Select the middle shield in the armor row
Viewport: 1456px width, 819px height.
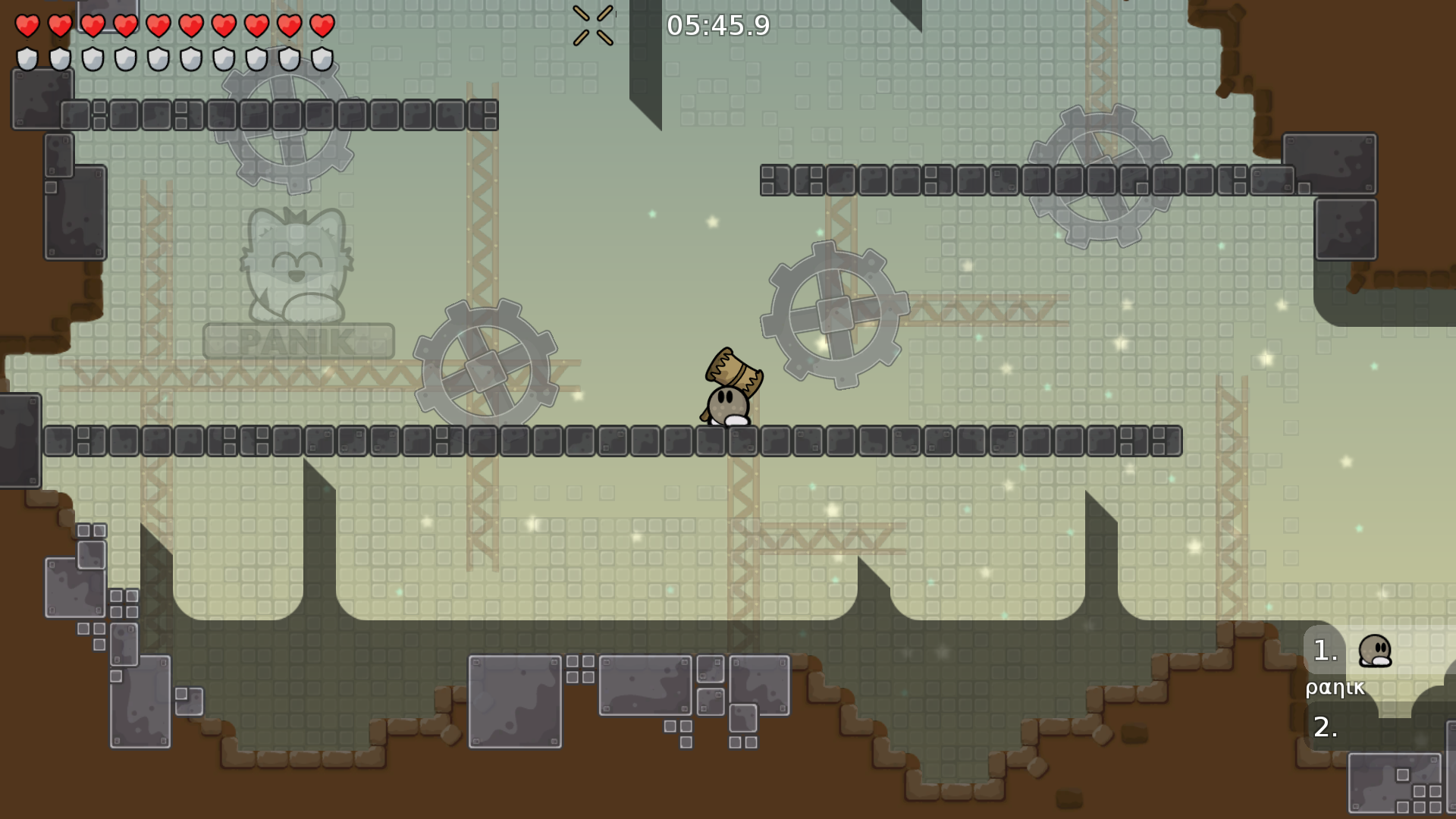158,58
